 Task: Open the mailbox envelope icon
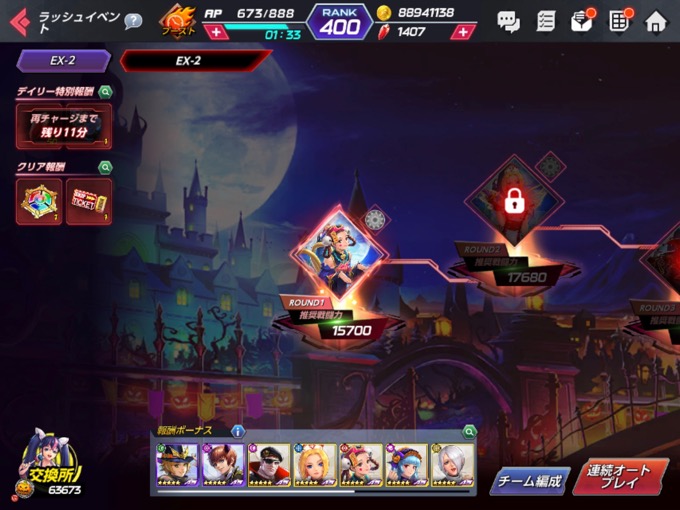582,20
